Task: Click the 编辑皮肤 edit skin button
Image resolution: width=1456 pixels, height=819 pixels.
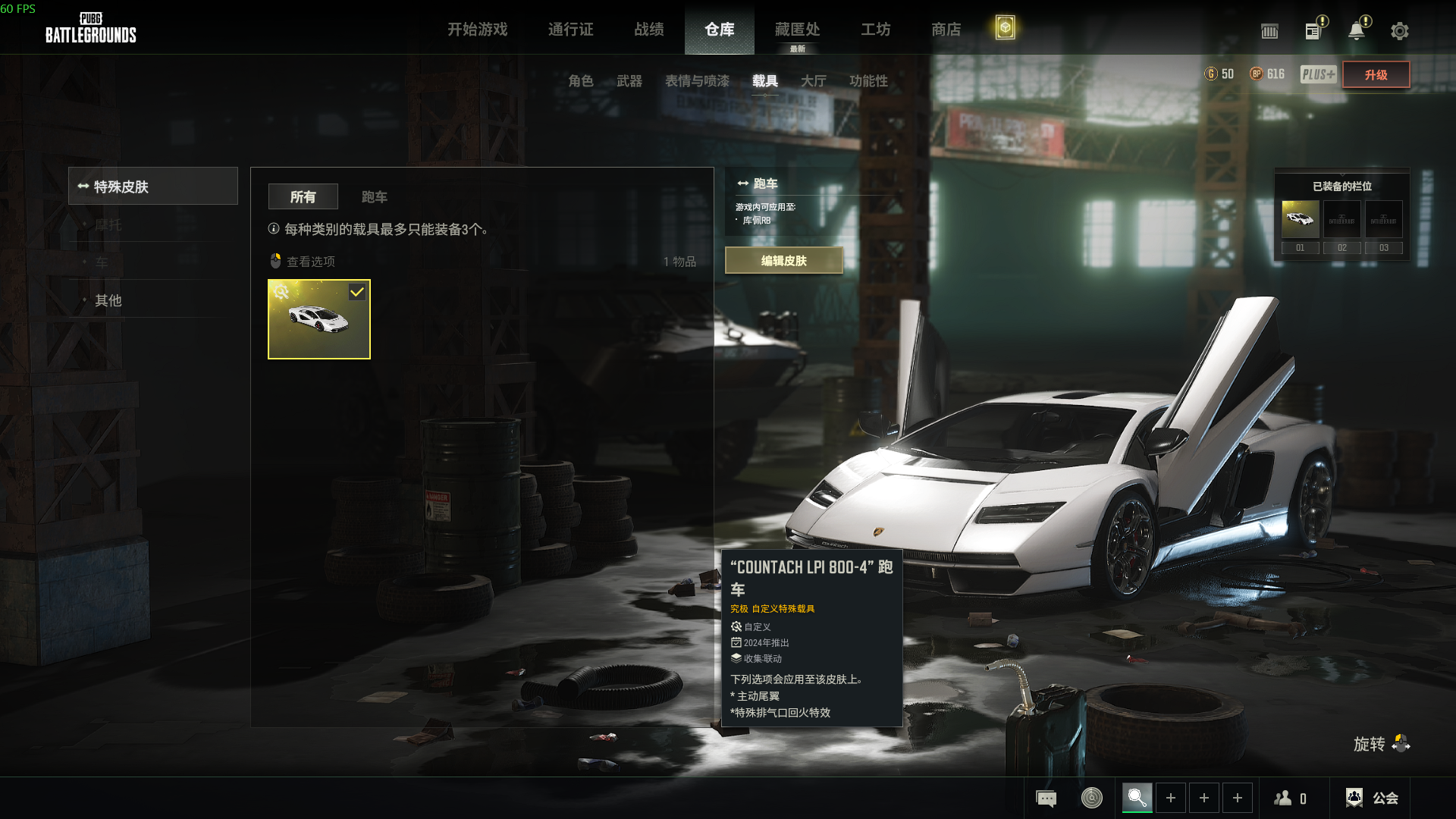Action: coord(783,261)
